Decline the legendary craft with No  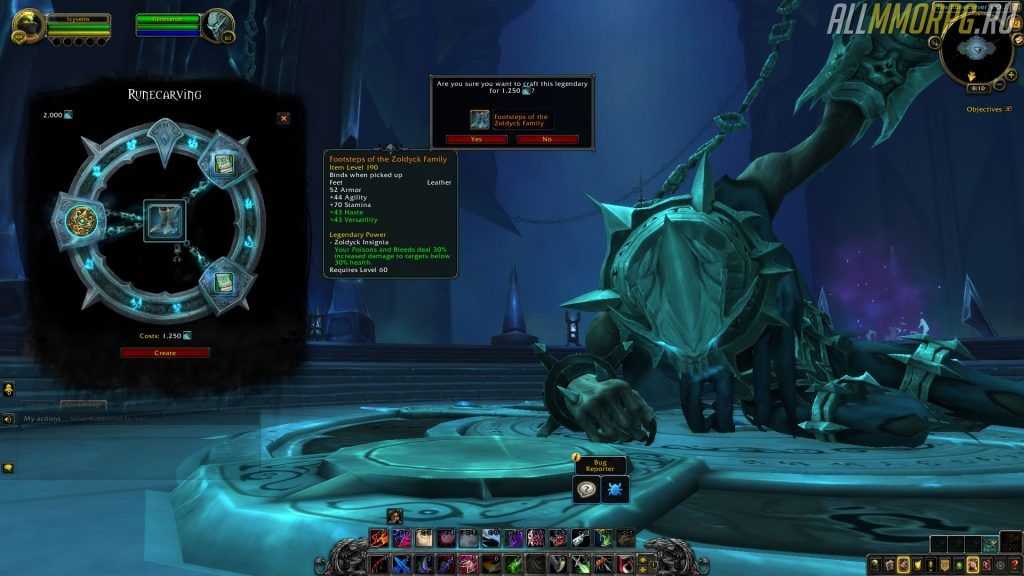[546, 139]
